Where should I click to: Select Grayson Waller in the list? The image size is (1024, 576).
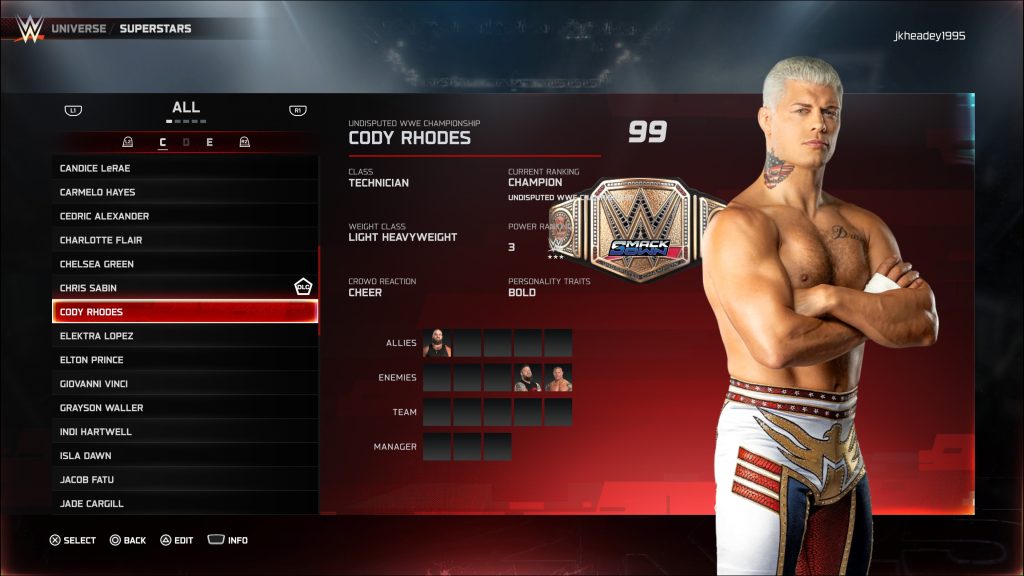(x=185, y=408)
